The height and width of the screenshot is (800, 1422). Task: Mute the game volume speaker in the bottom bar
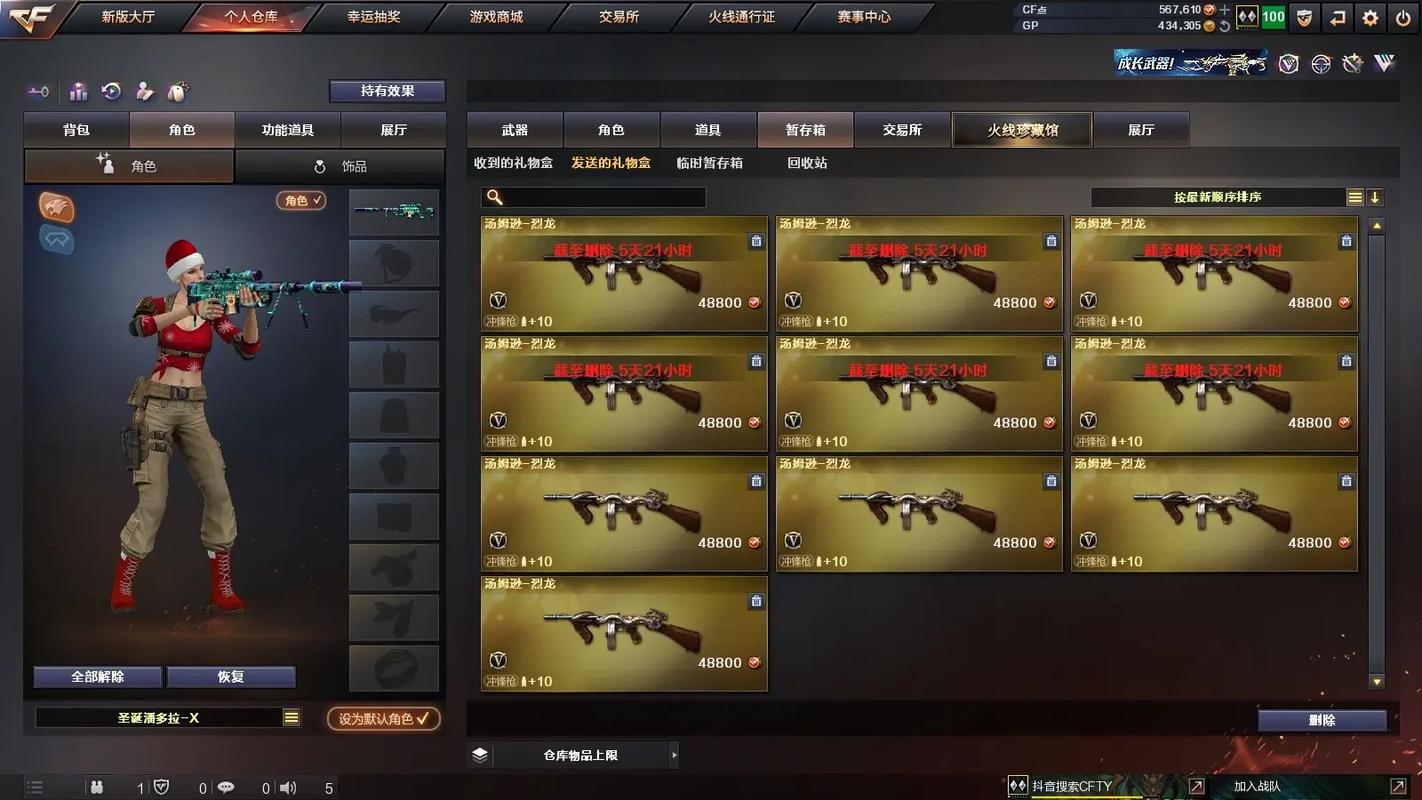point(288,787)
